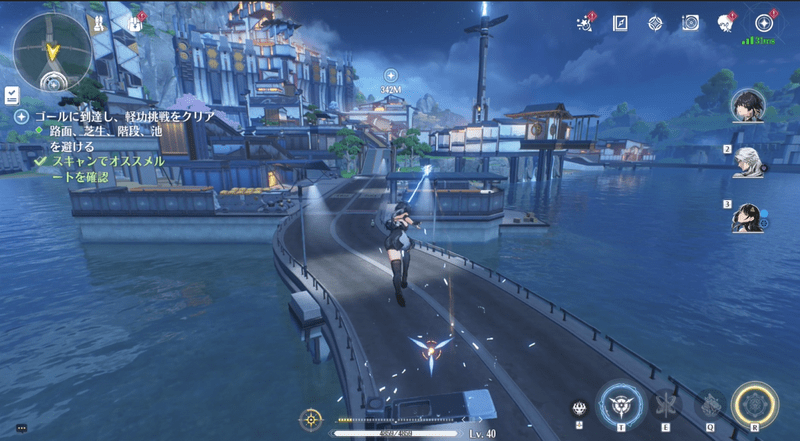Open the circular disc icon in the top bar
Screen dimensions: 800x441
click(689, 22)
